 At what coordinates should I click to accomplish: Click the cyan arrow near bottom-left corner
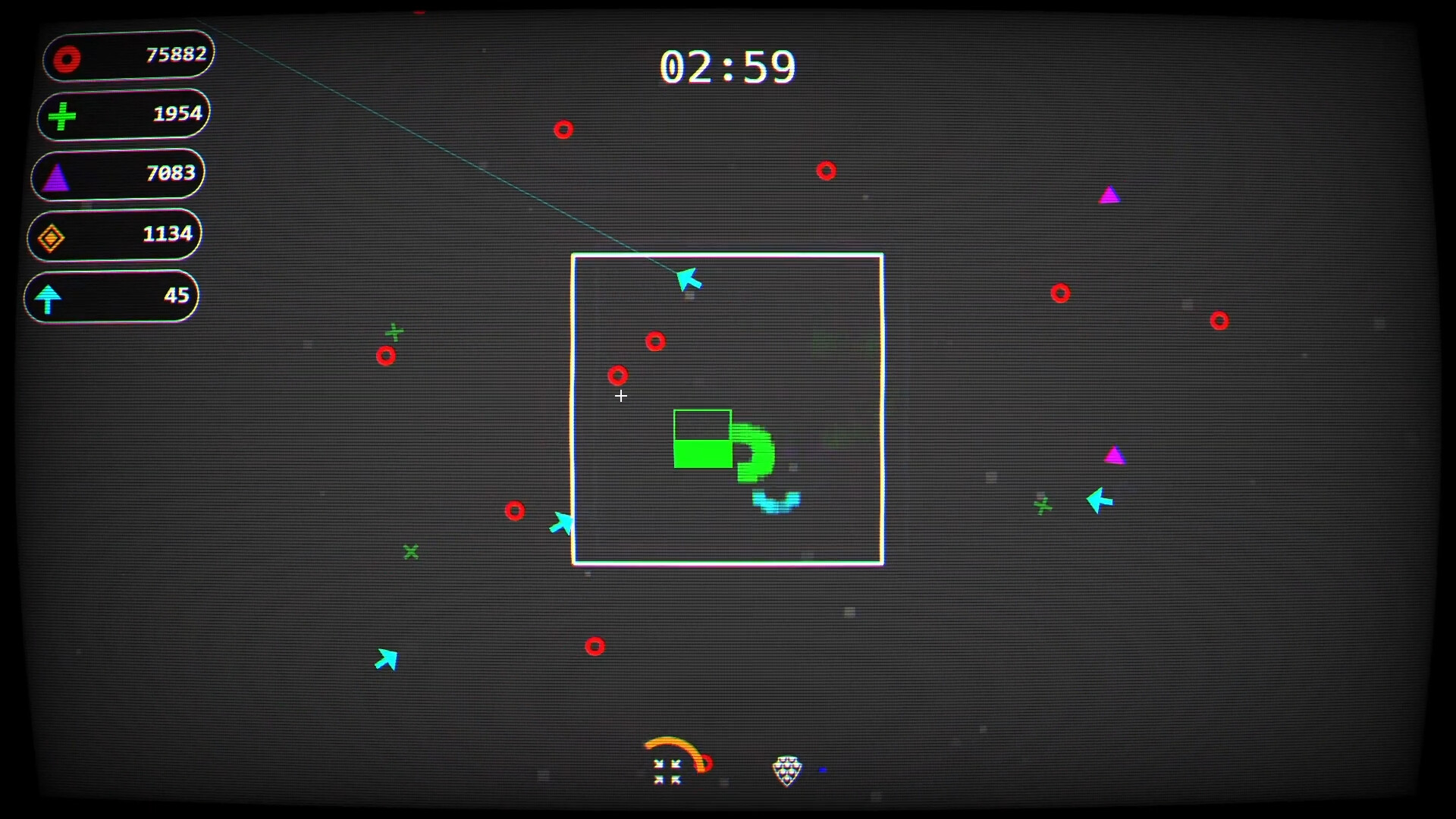tap(388, 658)
